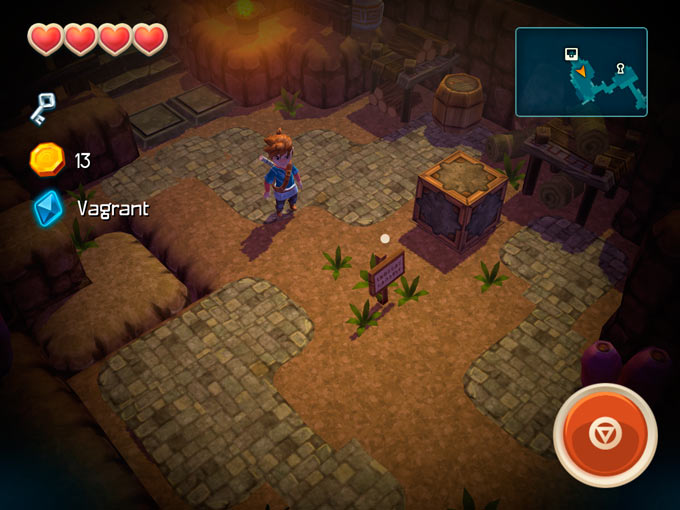The width and height of the screenshot is (680, 510).
Task: Select the blue Vagrant gem icon
Action: click(x=47, y=208)
